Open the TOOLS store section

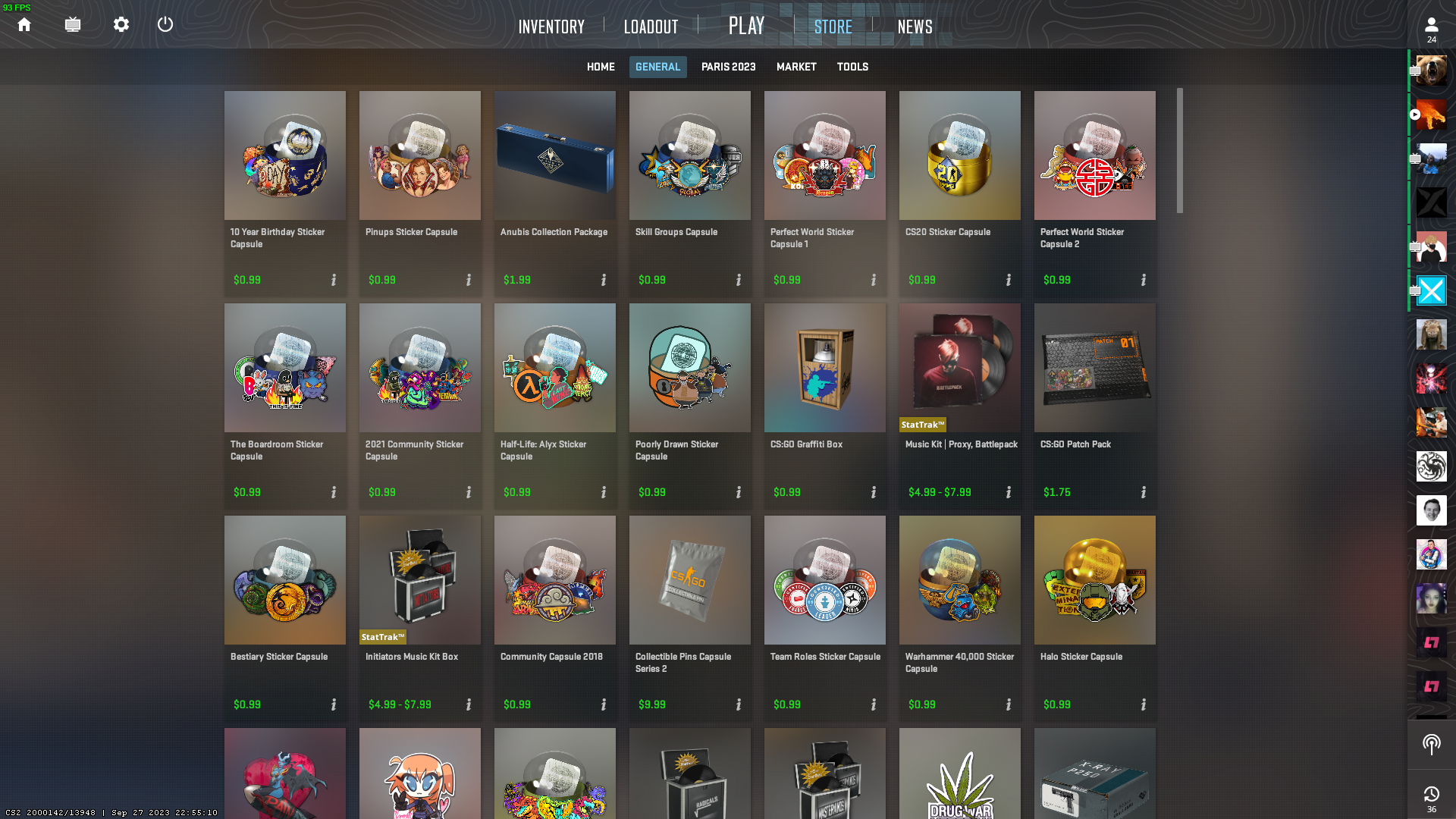click(852, 67)
